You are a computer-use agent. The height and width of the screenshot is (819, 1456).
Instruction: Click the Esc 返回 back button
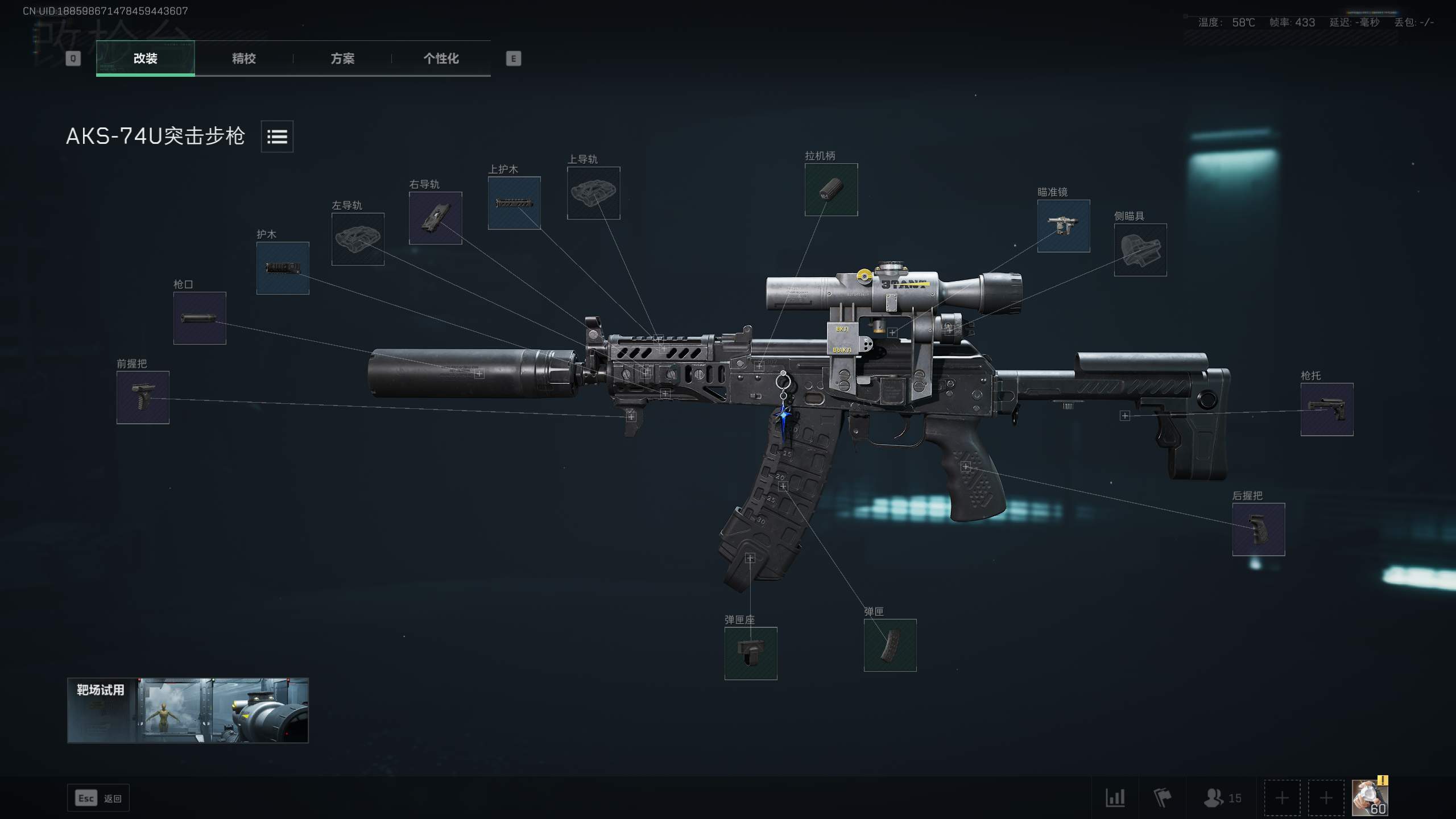[x=98, y=798]
